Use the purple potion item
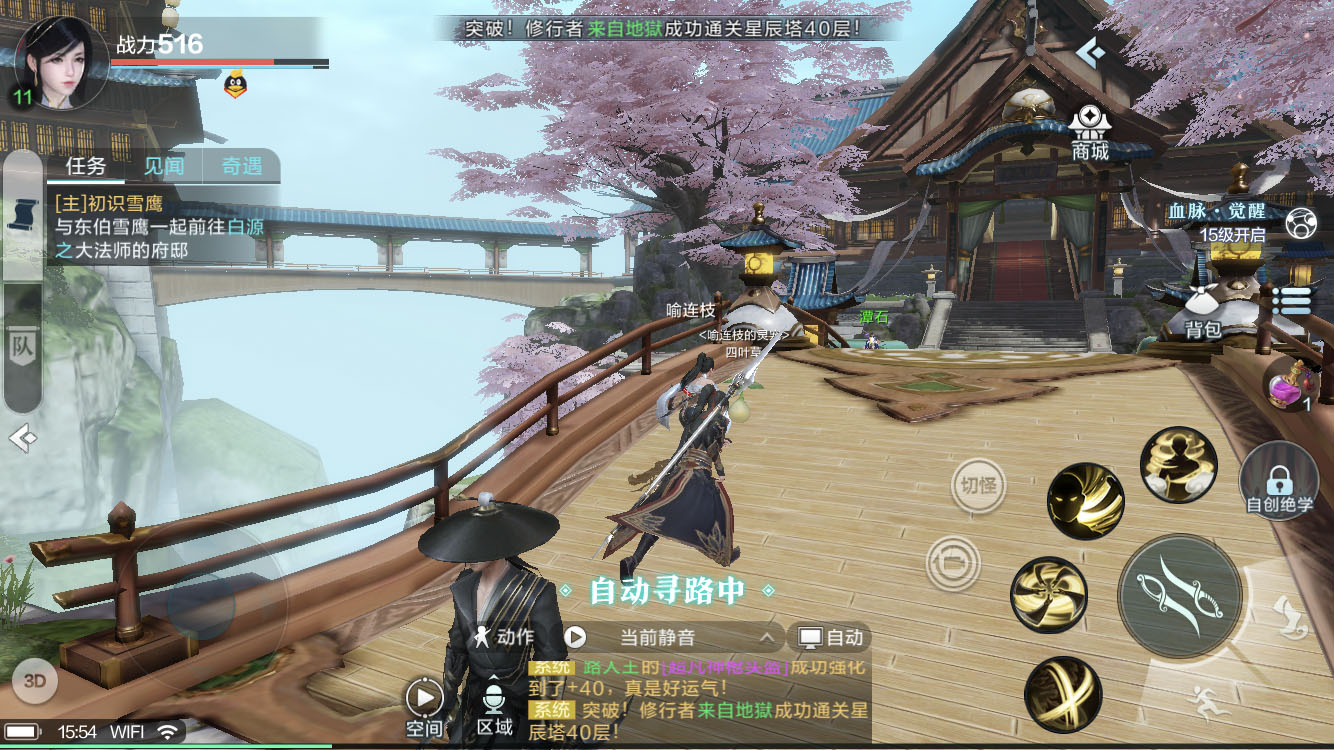 [x=1289, y=383]
